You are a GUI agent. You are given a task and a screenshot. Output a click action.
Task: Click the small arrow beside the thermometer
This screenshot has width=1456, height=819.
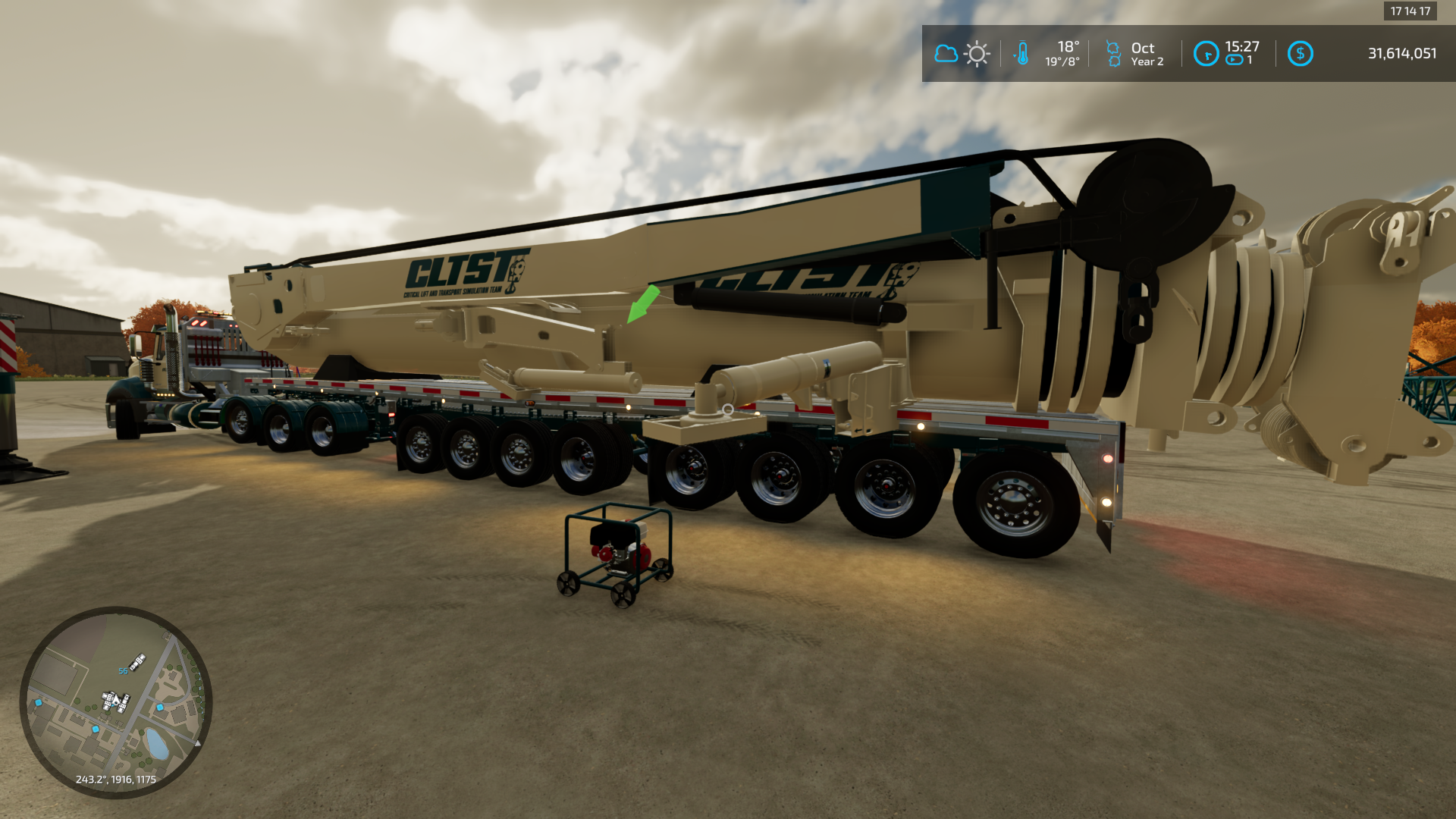(1015, 55)
